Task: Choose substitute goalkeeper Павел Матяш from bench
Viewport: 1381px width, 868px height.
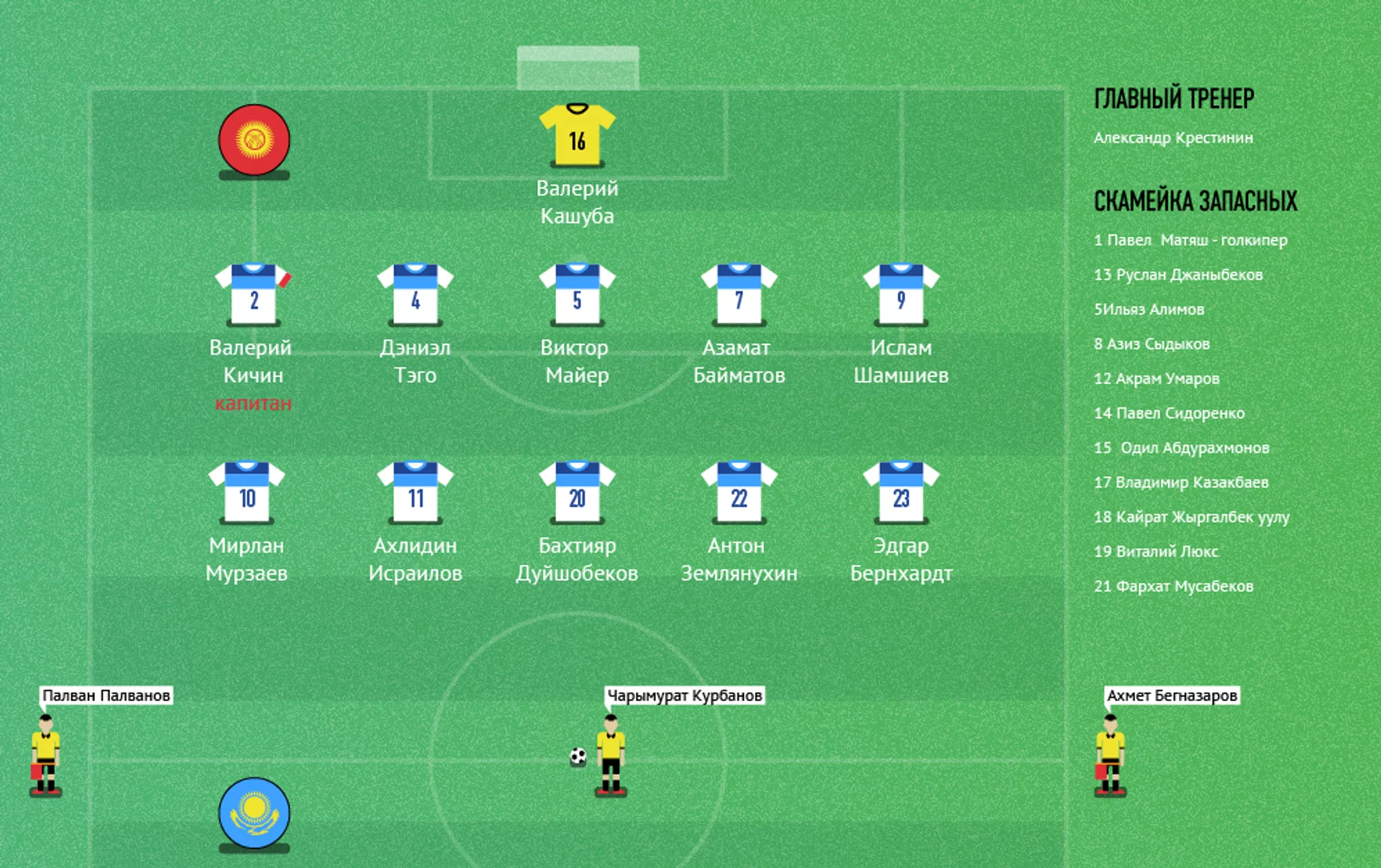Action: 1190,240
